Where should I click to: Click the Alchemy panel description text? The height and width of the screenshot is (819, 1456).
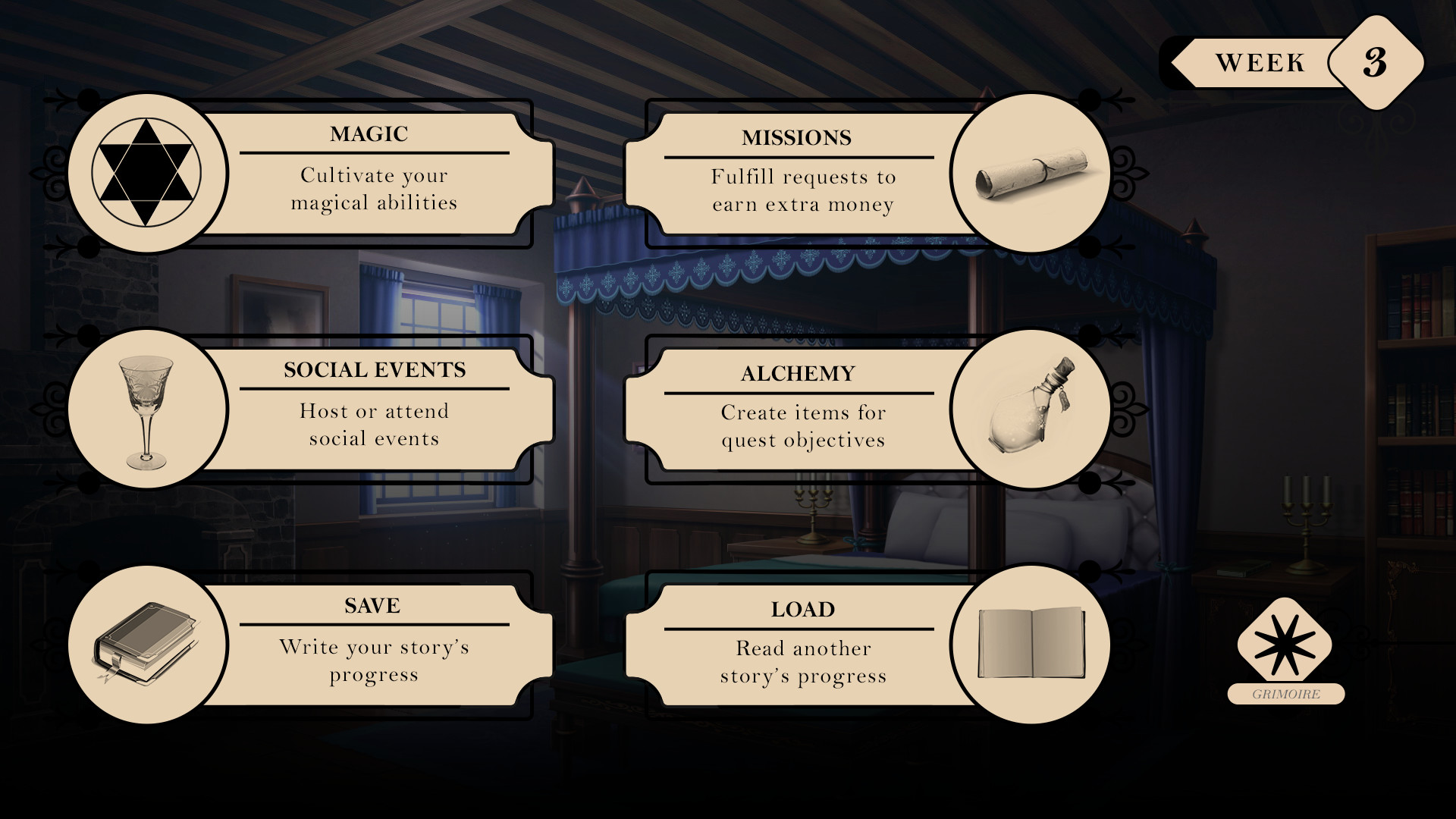coord(802,426)
